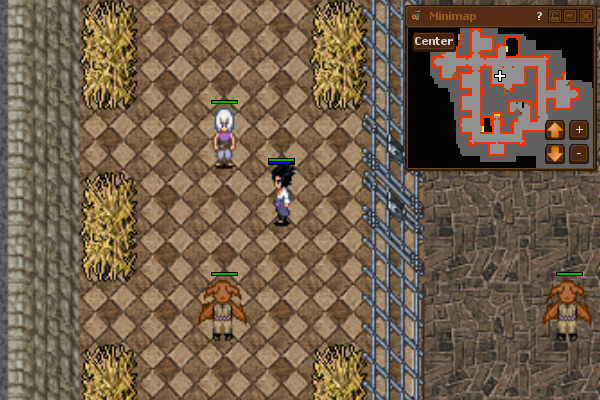Click the Center button on the minimap
The height and width of the screenshot is (400, 600).
click(433, 41)
